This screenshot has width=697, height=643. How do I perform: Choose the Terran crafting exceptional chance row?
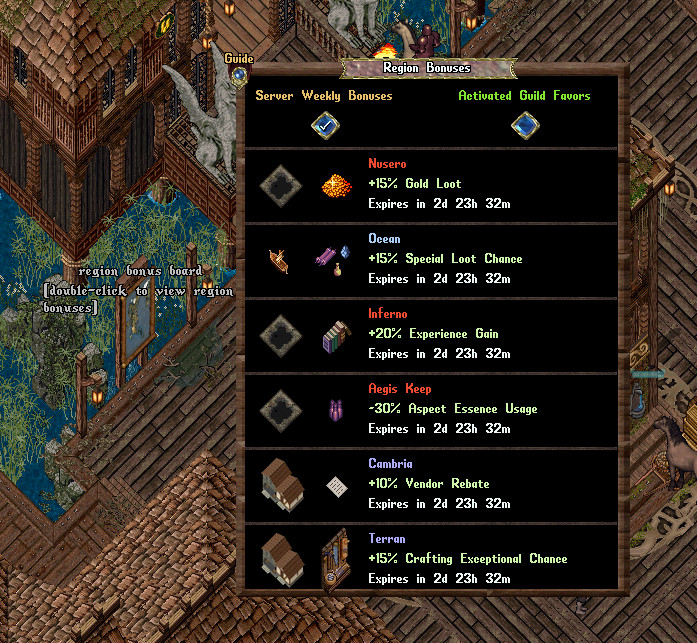coord(432,559)
